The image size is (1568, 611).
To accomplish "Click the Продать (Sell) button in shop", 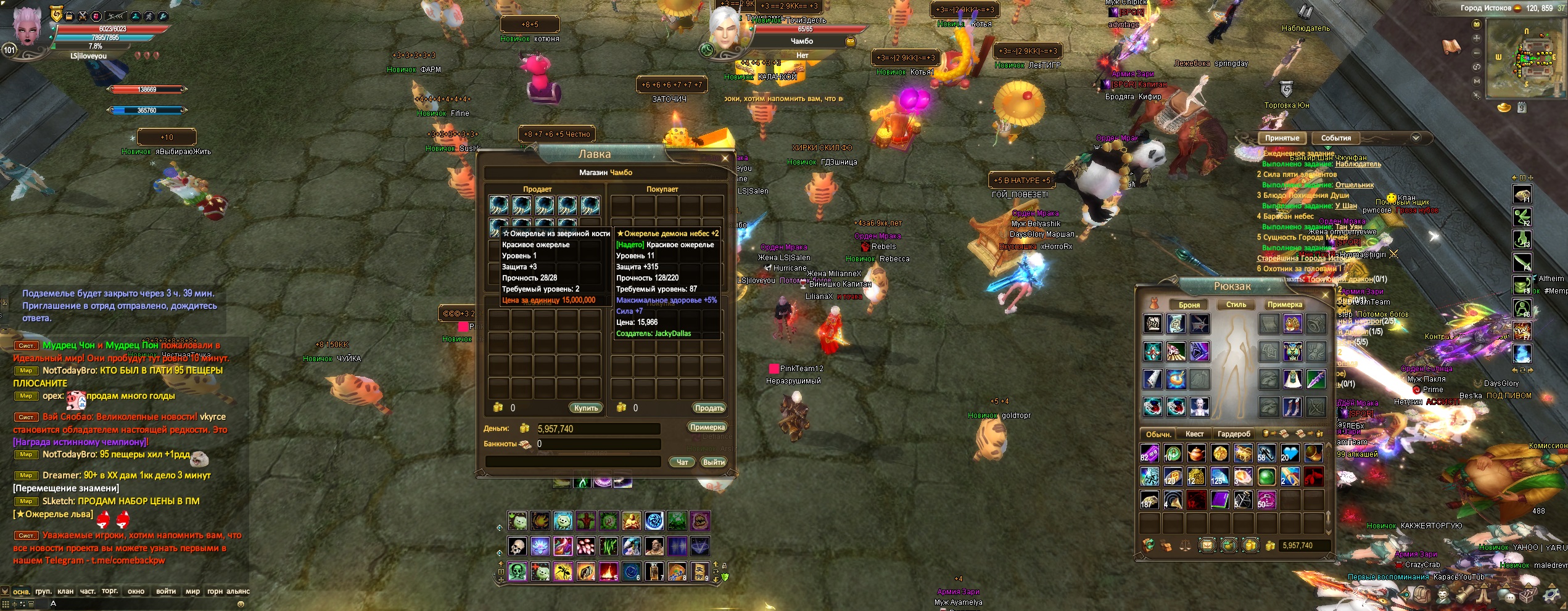I will 709,408.
